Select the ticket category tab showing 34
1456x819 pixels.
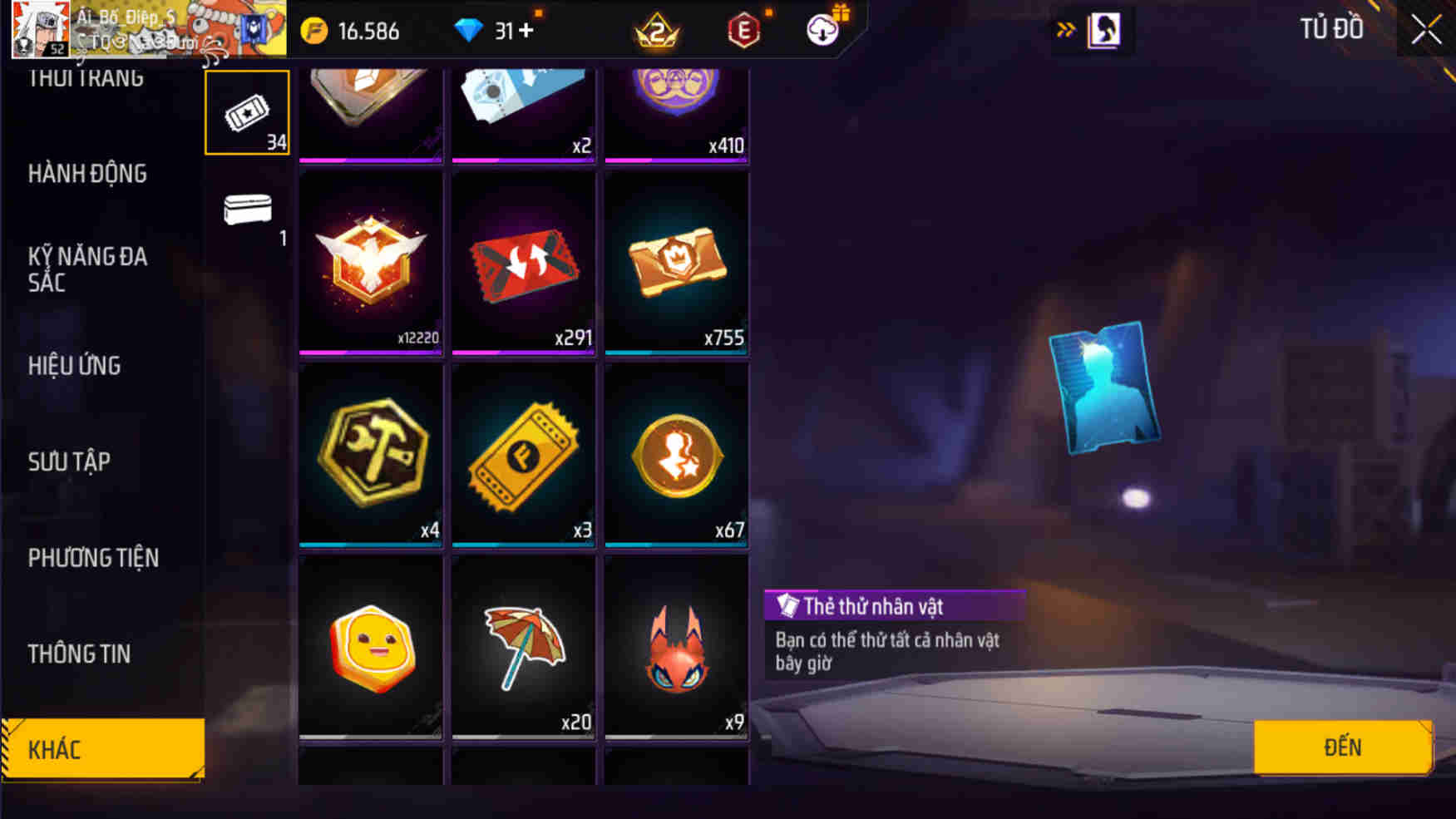(x=246, y=112)
